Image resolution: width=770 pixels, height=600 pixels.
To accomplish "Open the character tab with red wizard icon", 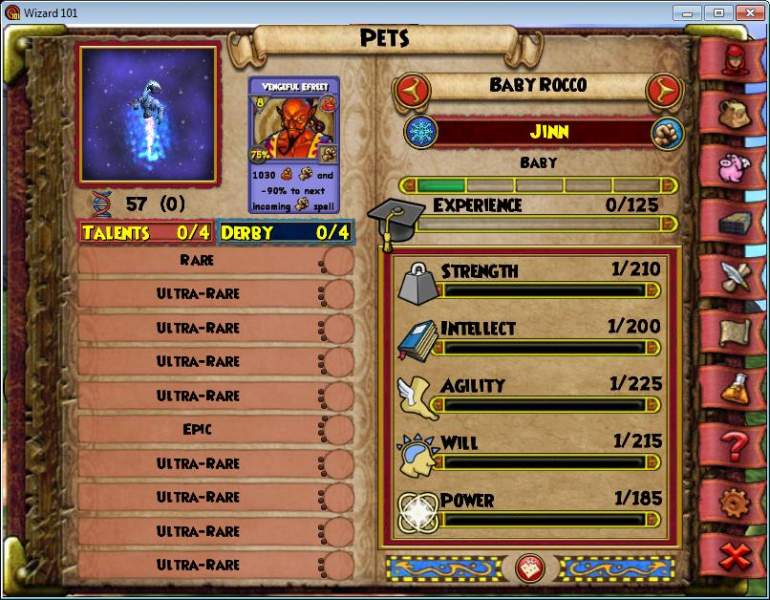I will [735, 57].
